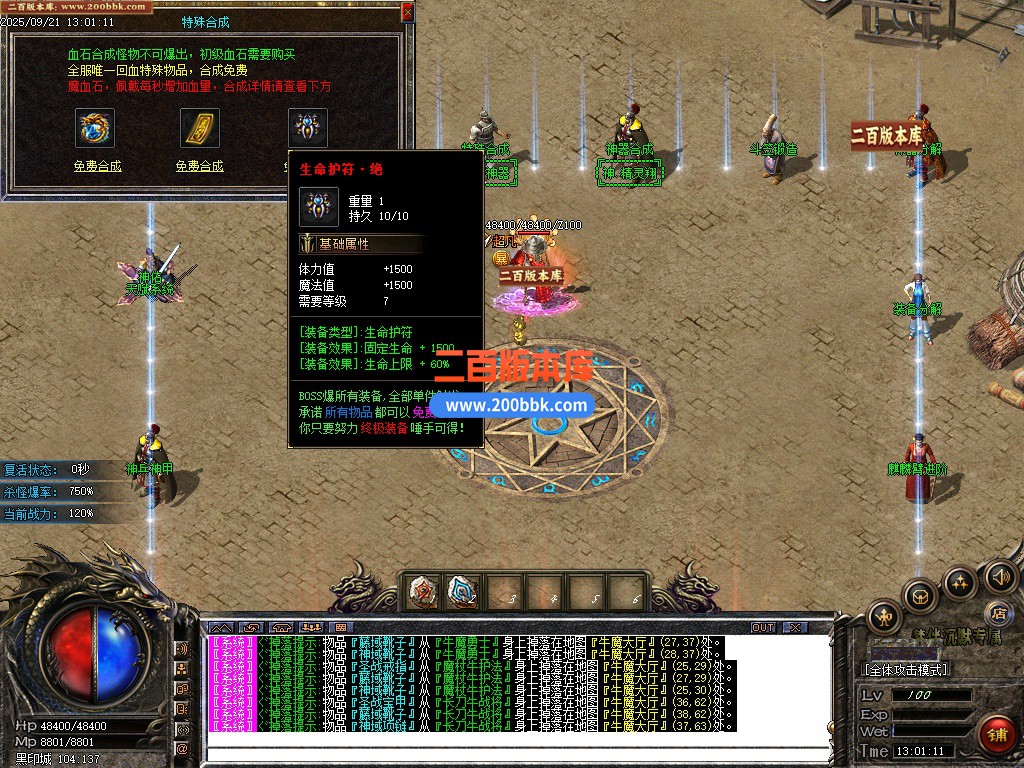Click the OUT button on chat panel

(762, 627)
